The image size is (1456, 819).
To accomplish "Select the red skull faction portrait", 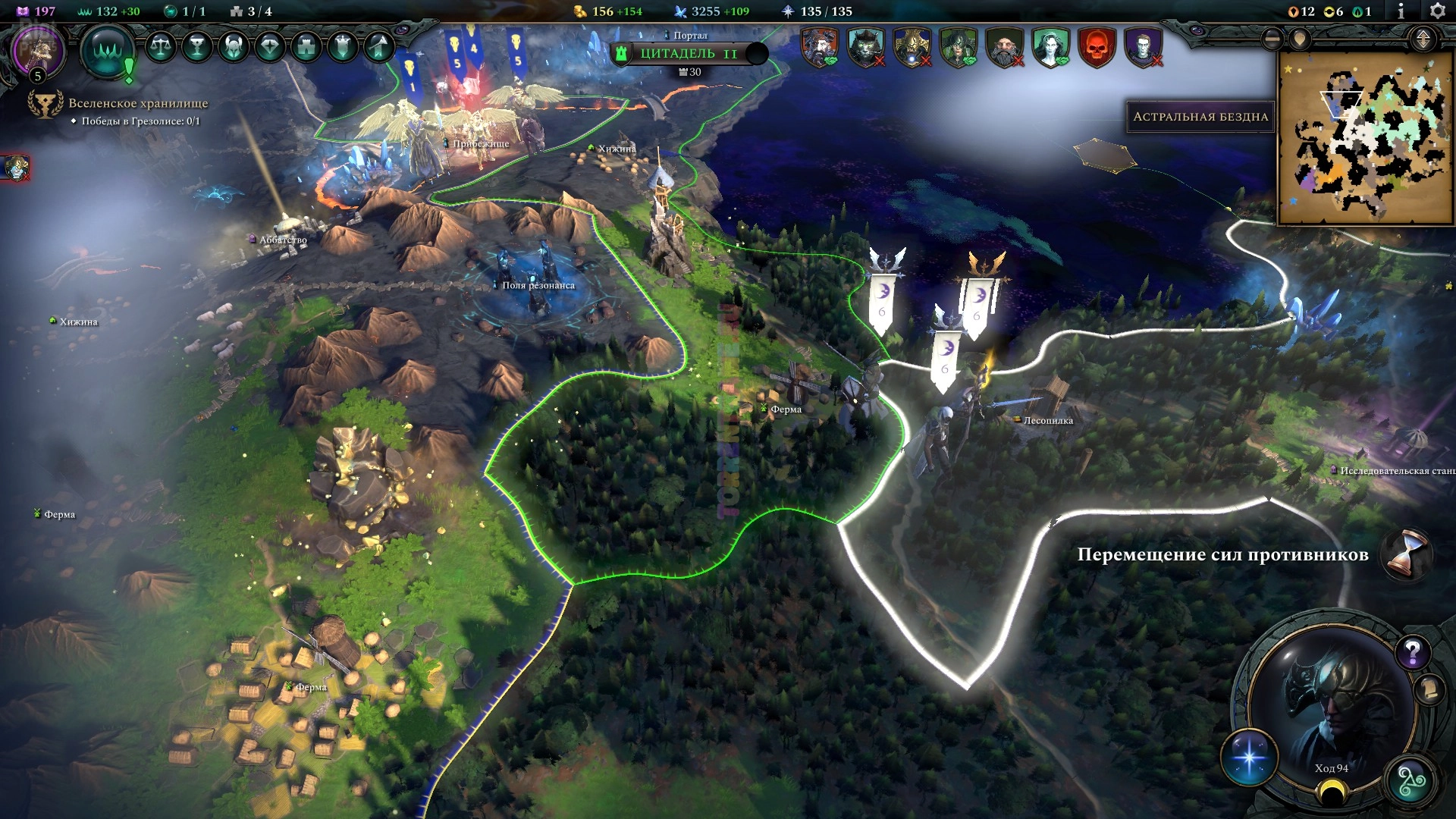I will 1097,47.
